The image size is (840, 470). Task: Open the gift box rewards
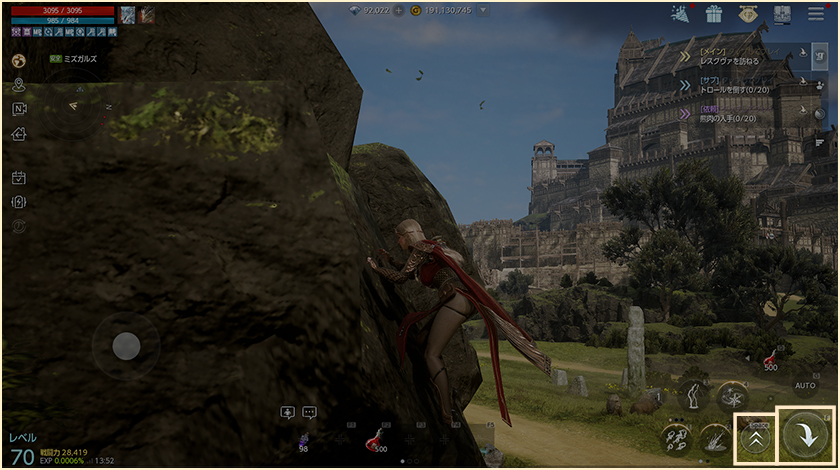point(713,14)
